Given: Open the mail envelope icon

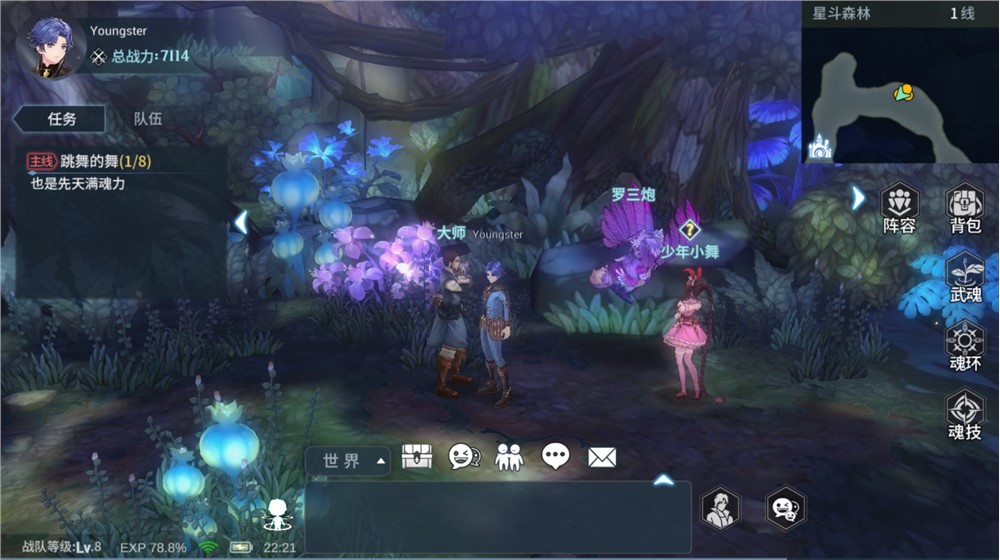Looking at the screenshot, I should [602, 457].
